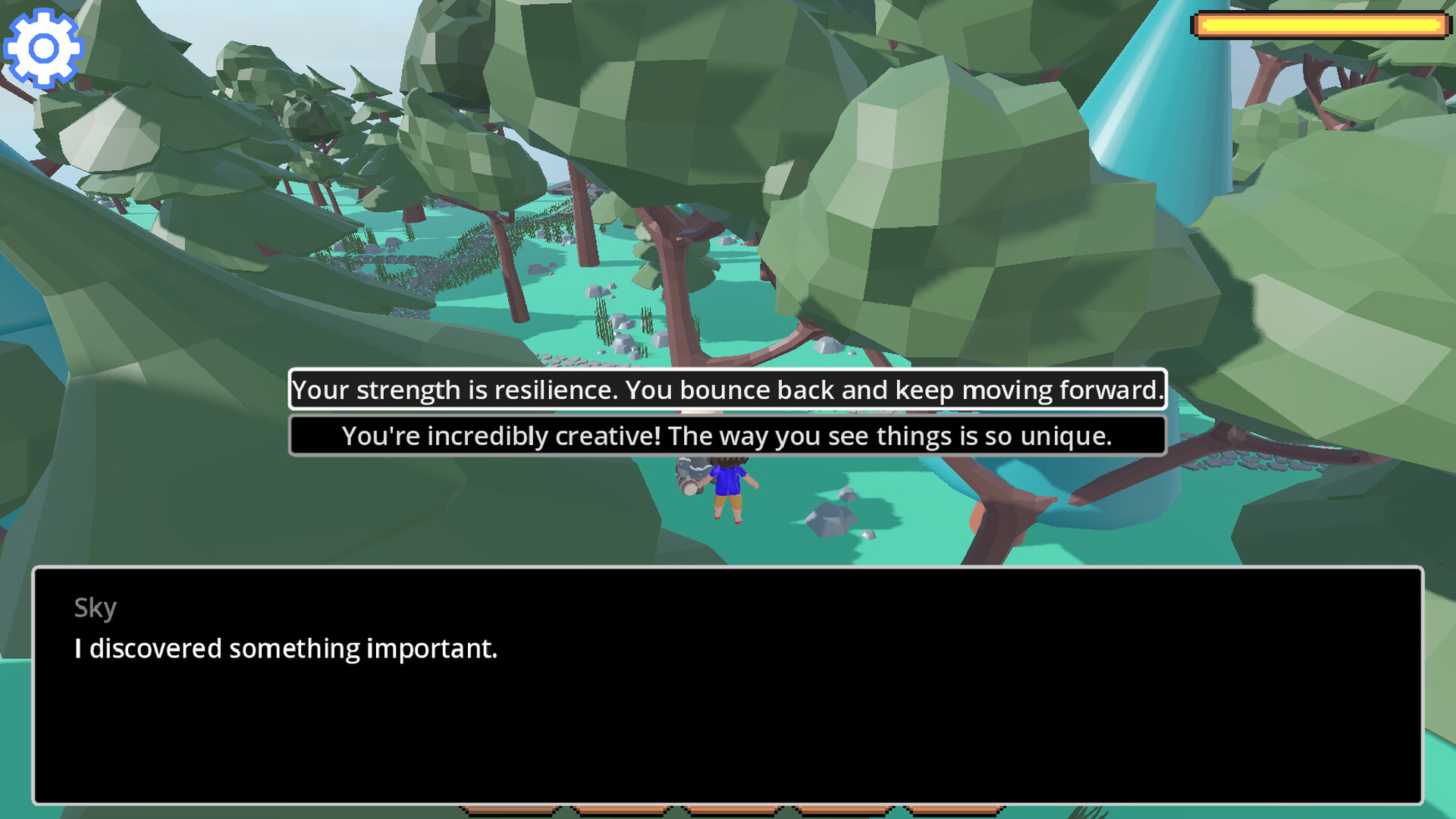Choose the resilience dialogue response
The height and width of the screenshot is (819, 1456).
728,391
